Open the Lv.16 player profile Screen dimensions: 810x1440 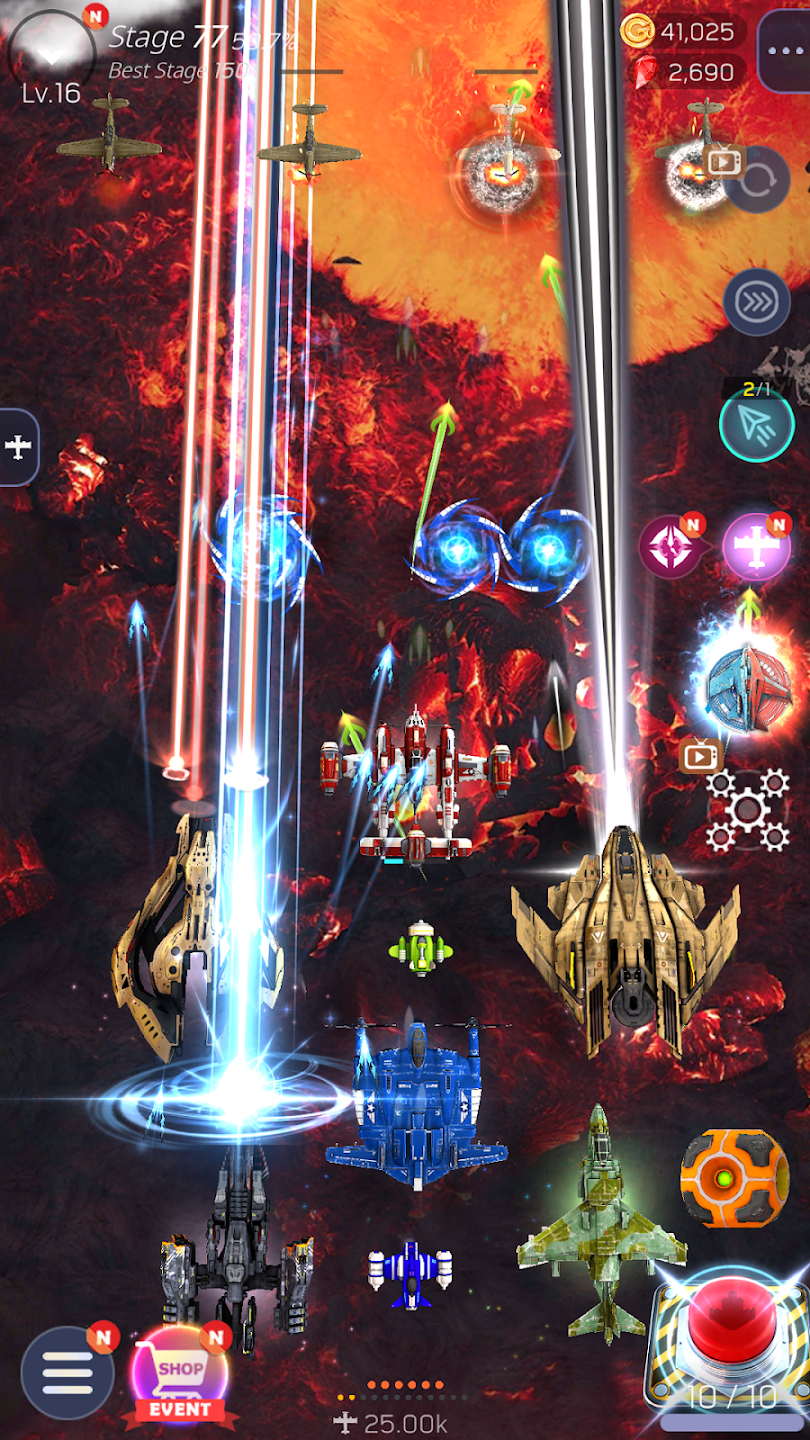tap(51, 56)
